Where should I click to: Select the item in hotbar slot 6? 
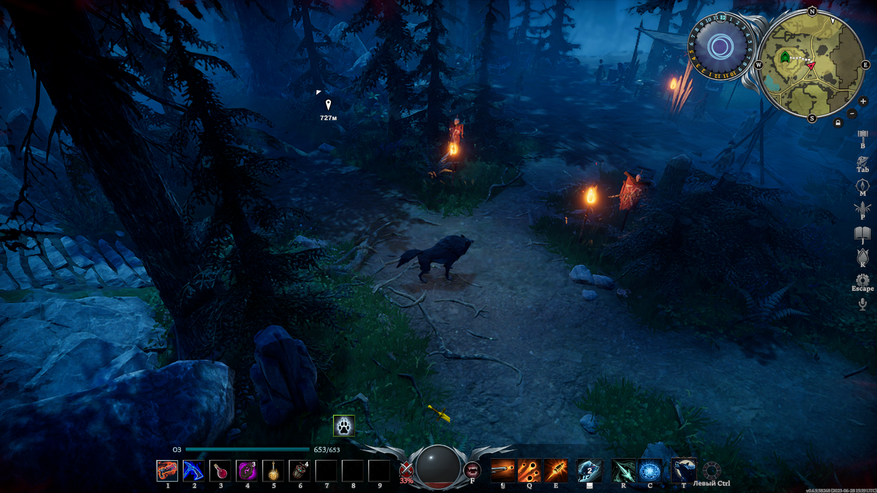click(299, 470)
